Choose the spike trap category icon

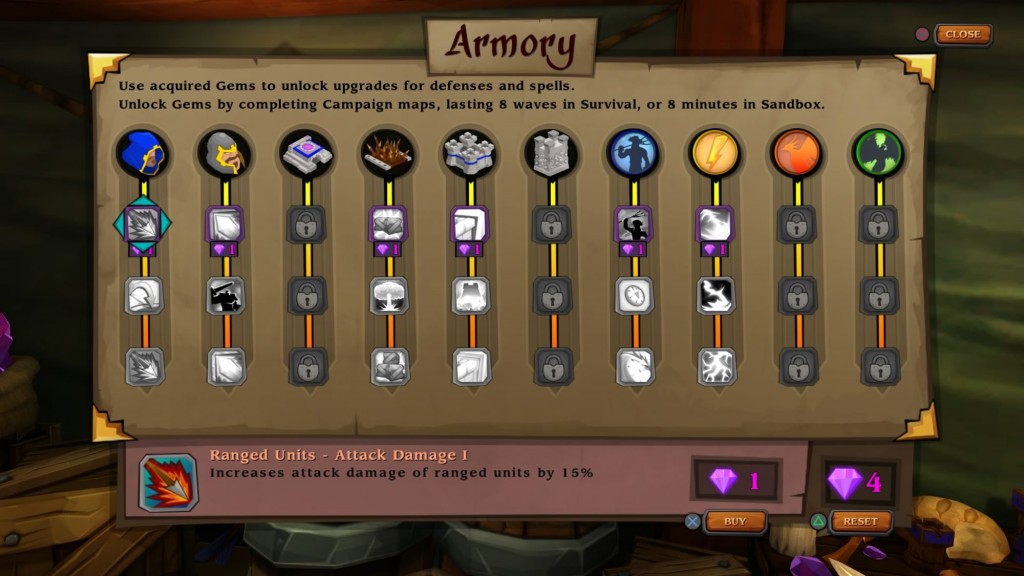pos(389,153)
